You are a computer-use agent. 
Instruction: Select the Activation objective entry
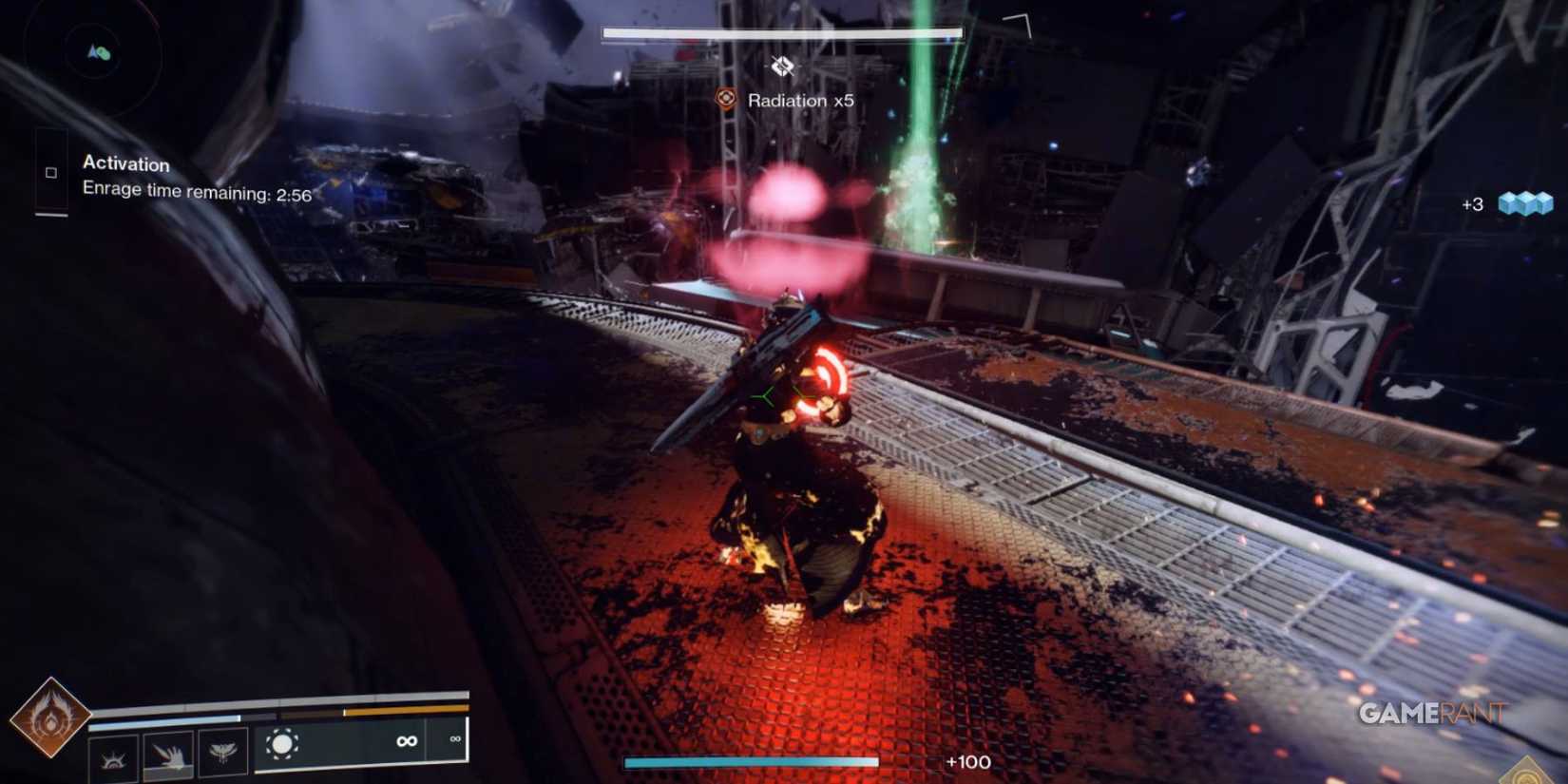point(125,164)
